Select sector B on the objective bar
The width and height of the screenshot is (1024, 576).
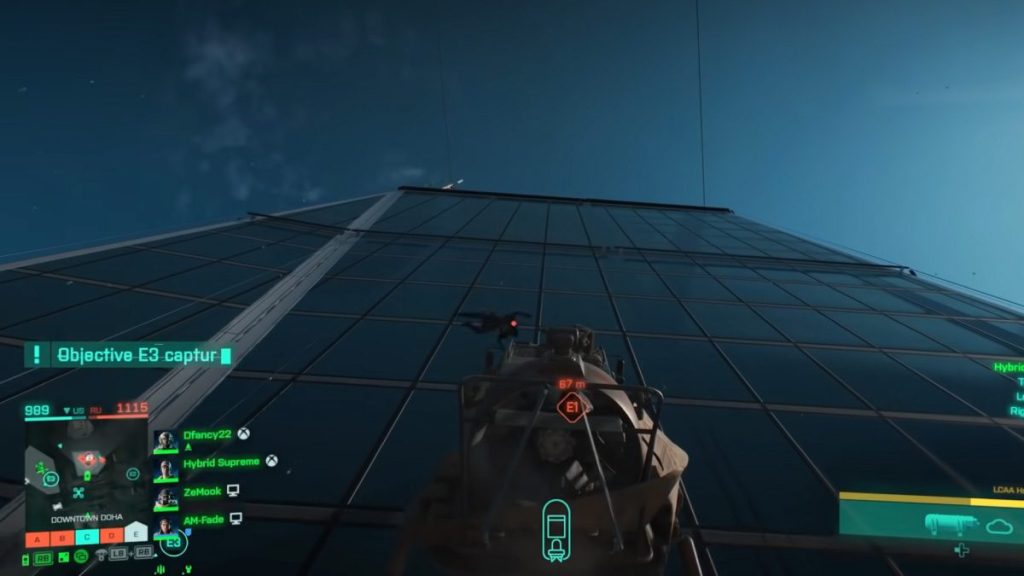63,537
